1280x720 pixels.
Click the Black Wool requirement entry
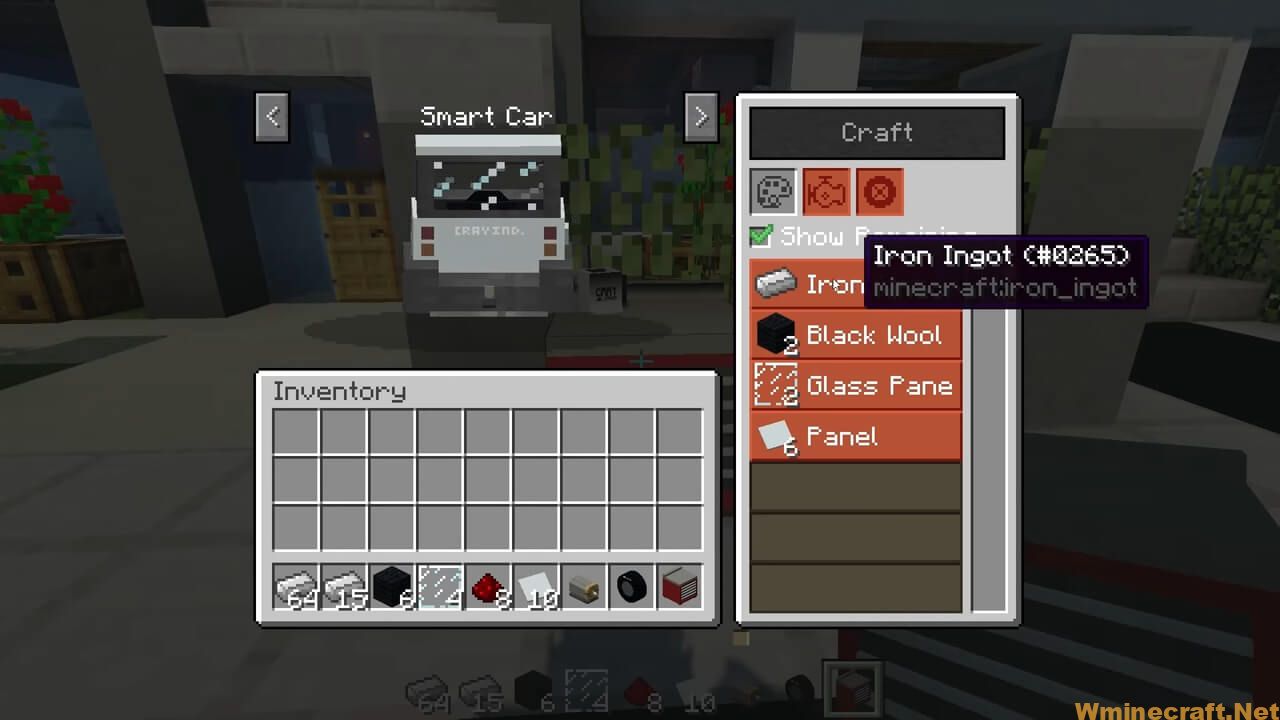click(x=855, y=334)
